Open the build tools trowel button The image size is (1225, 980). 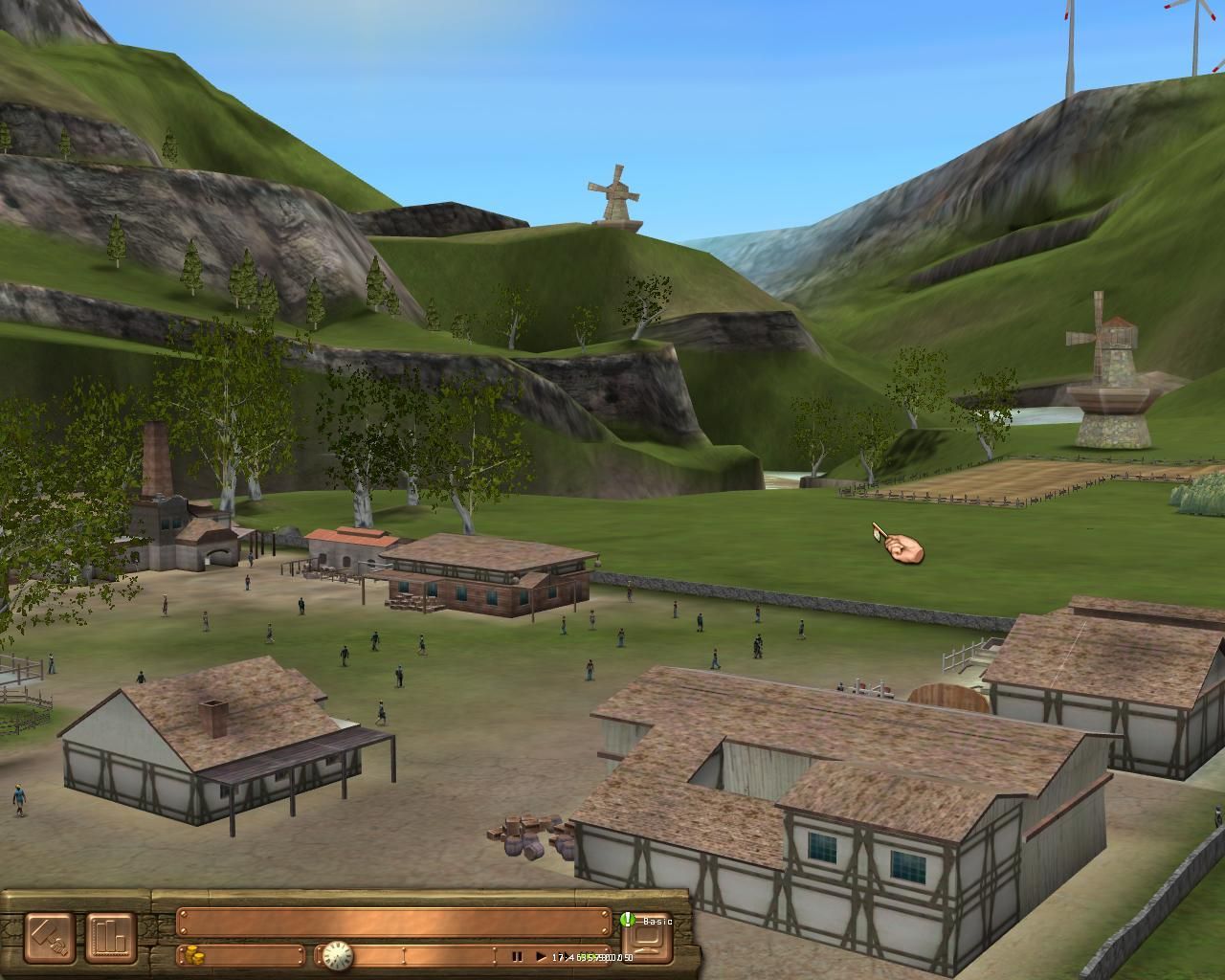[x=51, y=938]
